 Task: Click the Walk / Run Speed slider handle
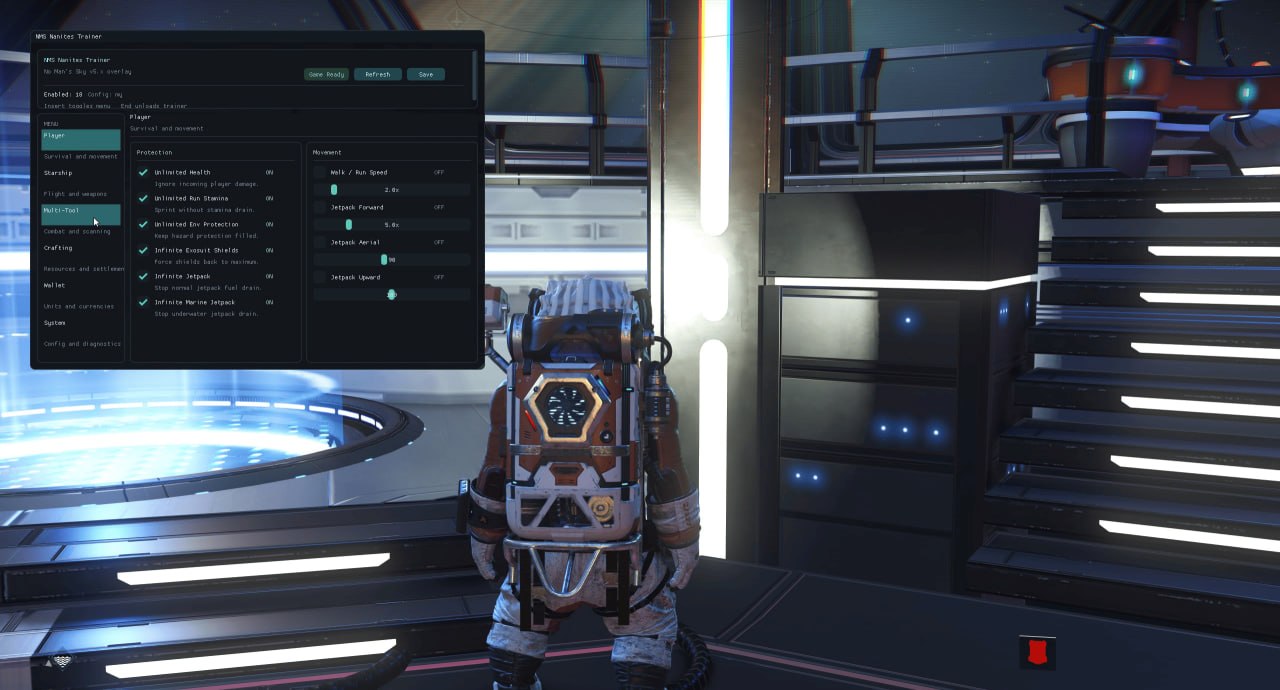pyautogui.click(x=334, y=189)
